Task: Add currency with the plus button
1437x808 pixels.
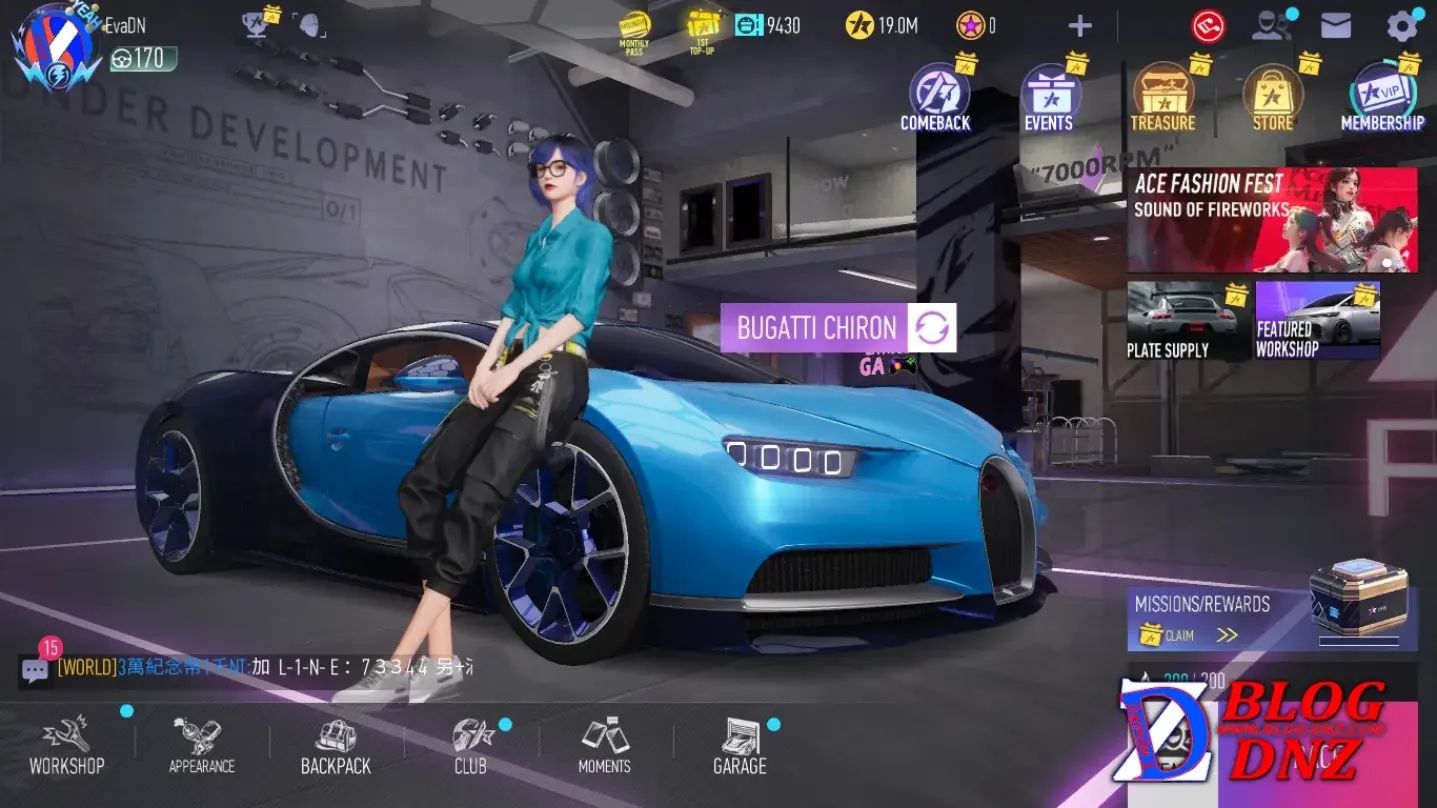Action: click(1080, 26)
